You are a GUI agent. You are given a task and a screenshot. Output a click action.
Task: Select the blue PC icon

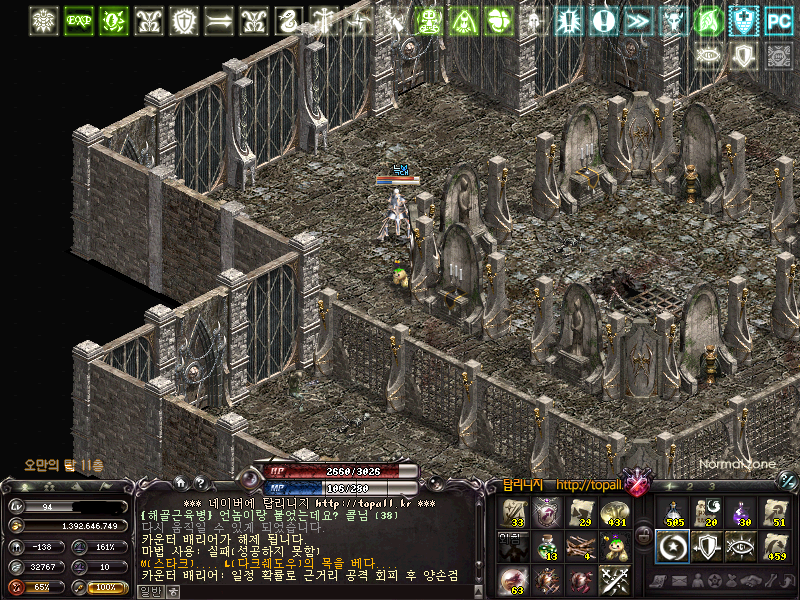click(x=777, y=20)
